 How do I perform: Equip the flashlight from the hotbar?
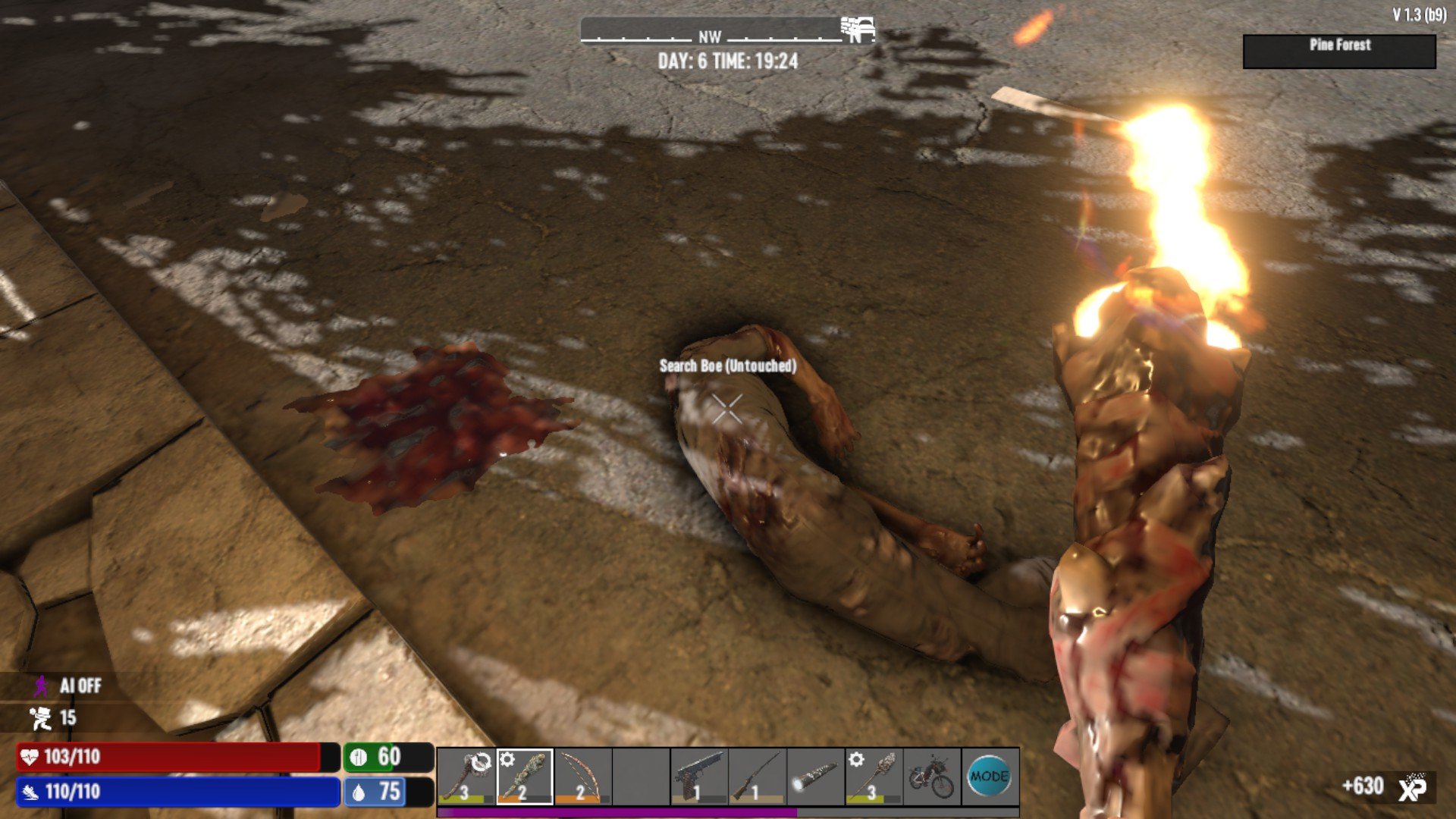pos(815,776)
